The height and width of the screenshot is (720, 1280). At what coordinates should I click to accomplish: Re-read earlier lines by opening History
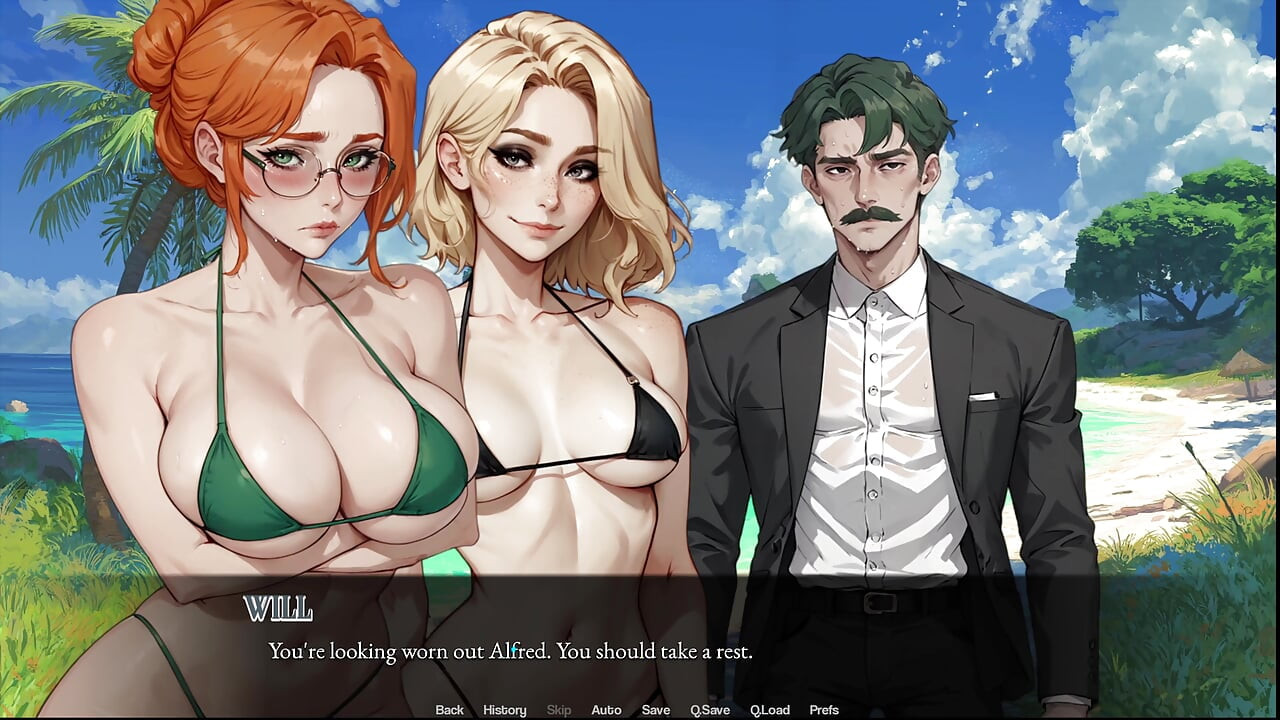click(504, 709)
